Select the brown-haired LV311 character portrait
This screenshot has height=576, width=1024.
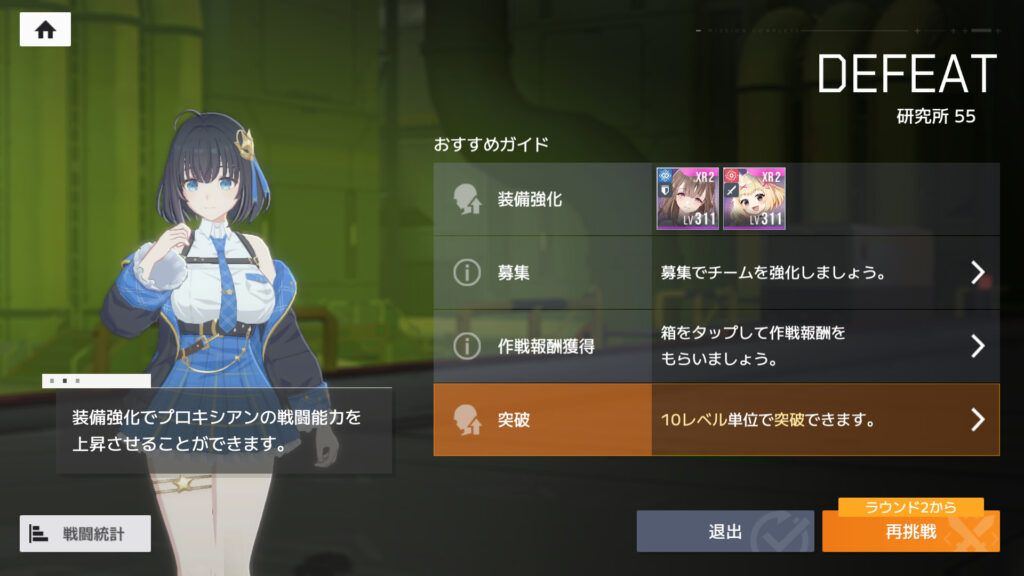pos(687,199)
